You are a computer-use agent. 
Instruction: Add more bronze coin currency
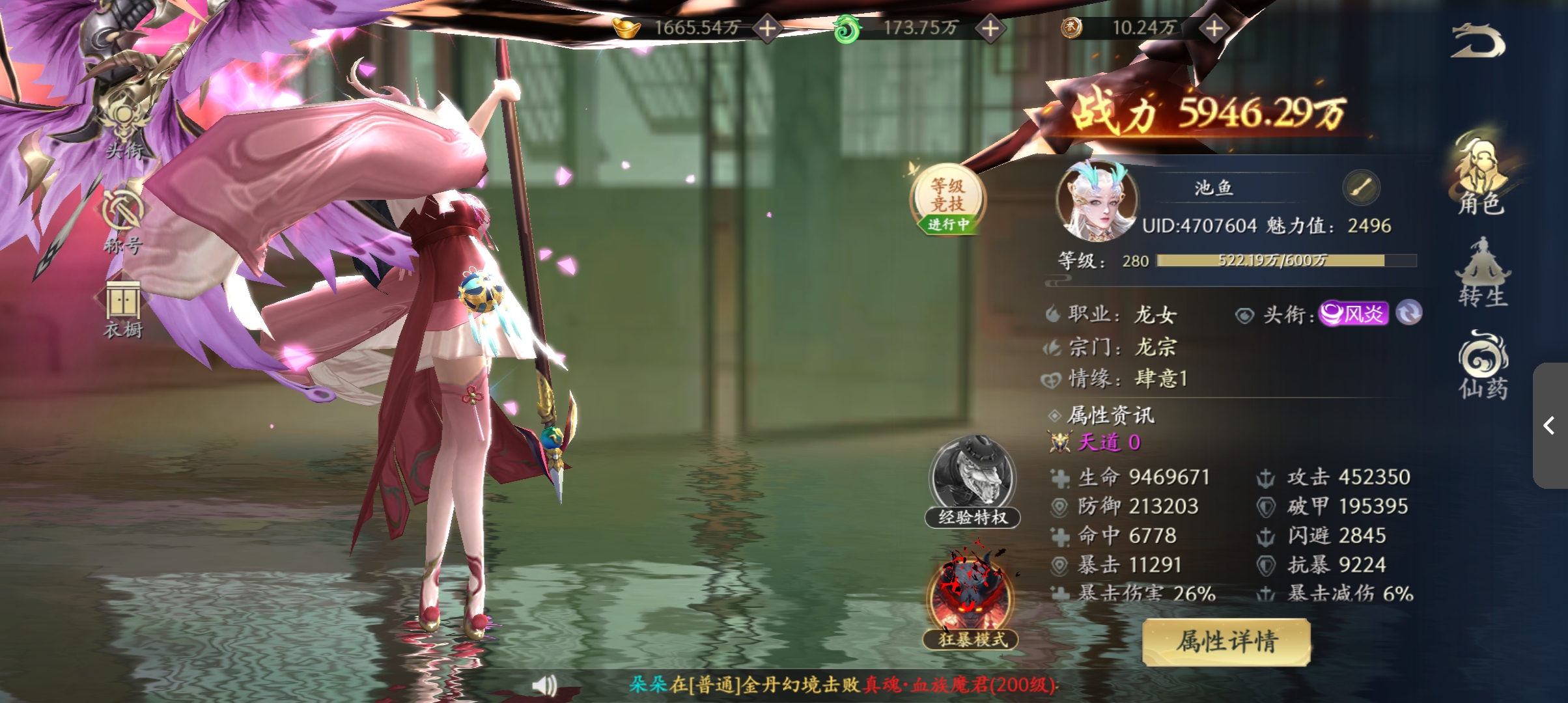pyautogui.click(x=1214, y=29)
